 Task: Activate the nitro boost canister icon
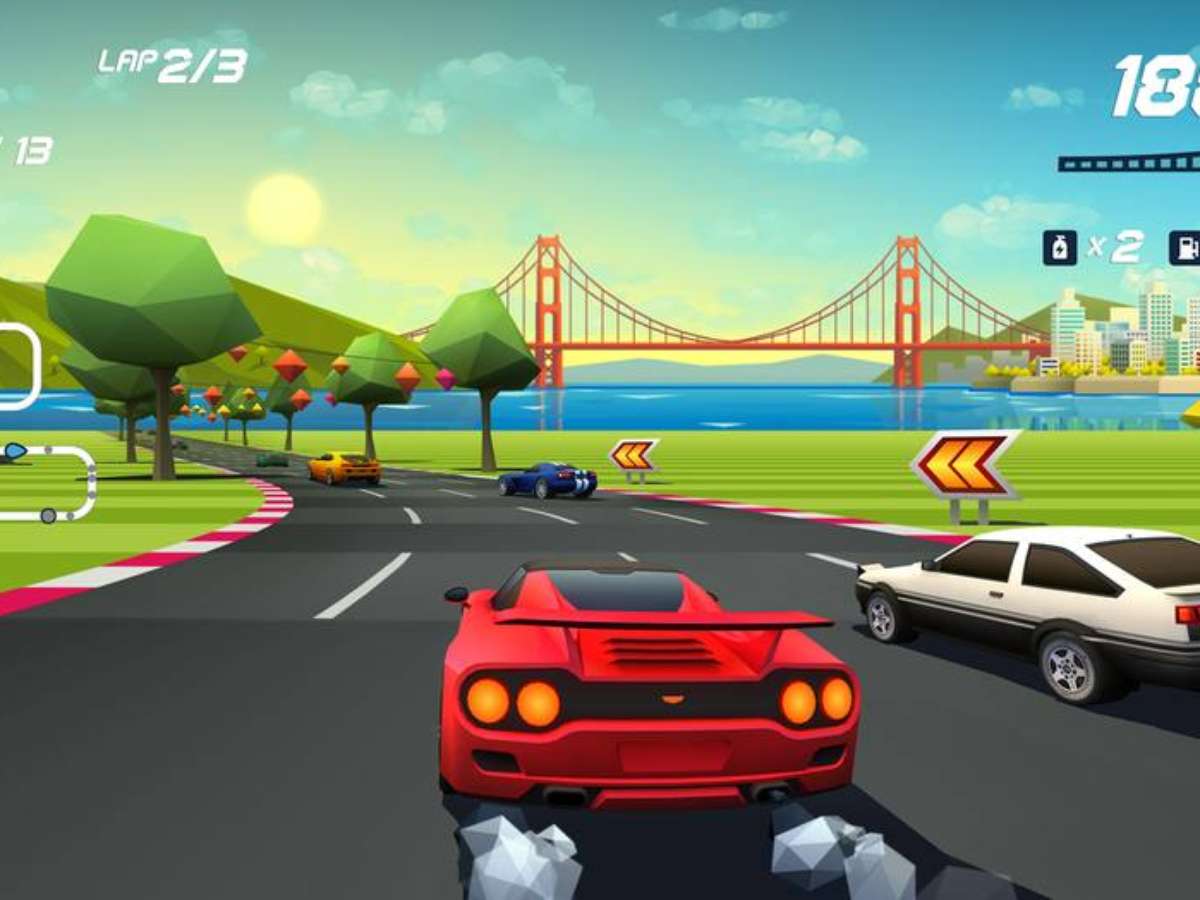pos(1059,247)
